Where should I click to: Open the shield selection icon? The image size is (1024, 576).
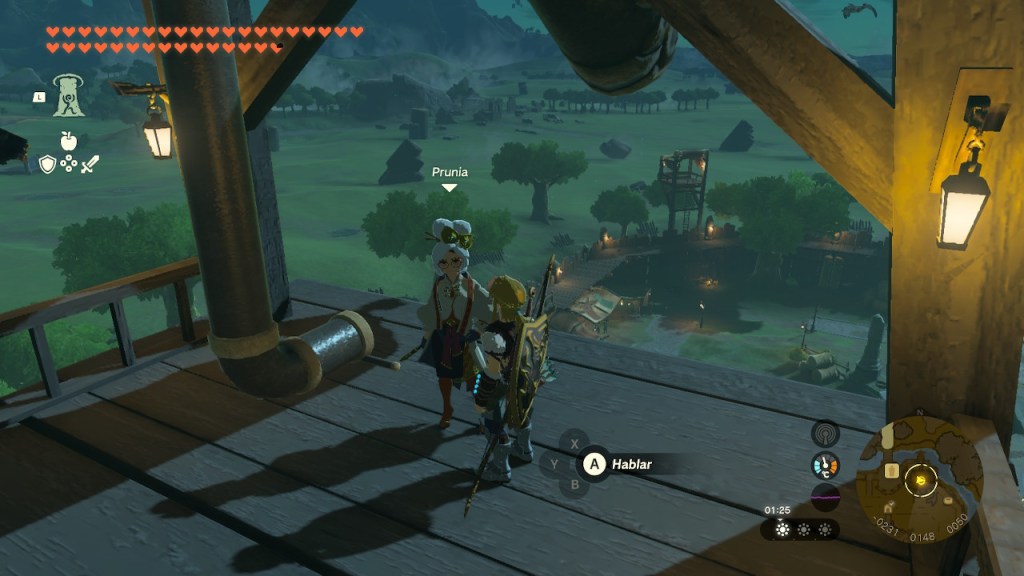tap(47, 163)
